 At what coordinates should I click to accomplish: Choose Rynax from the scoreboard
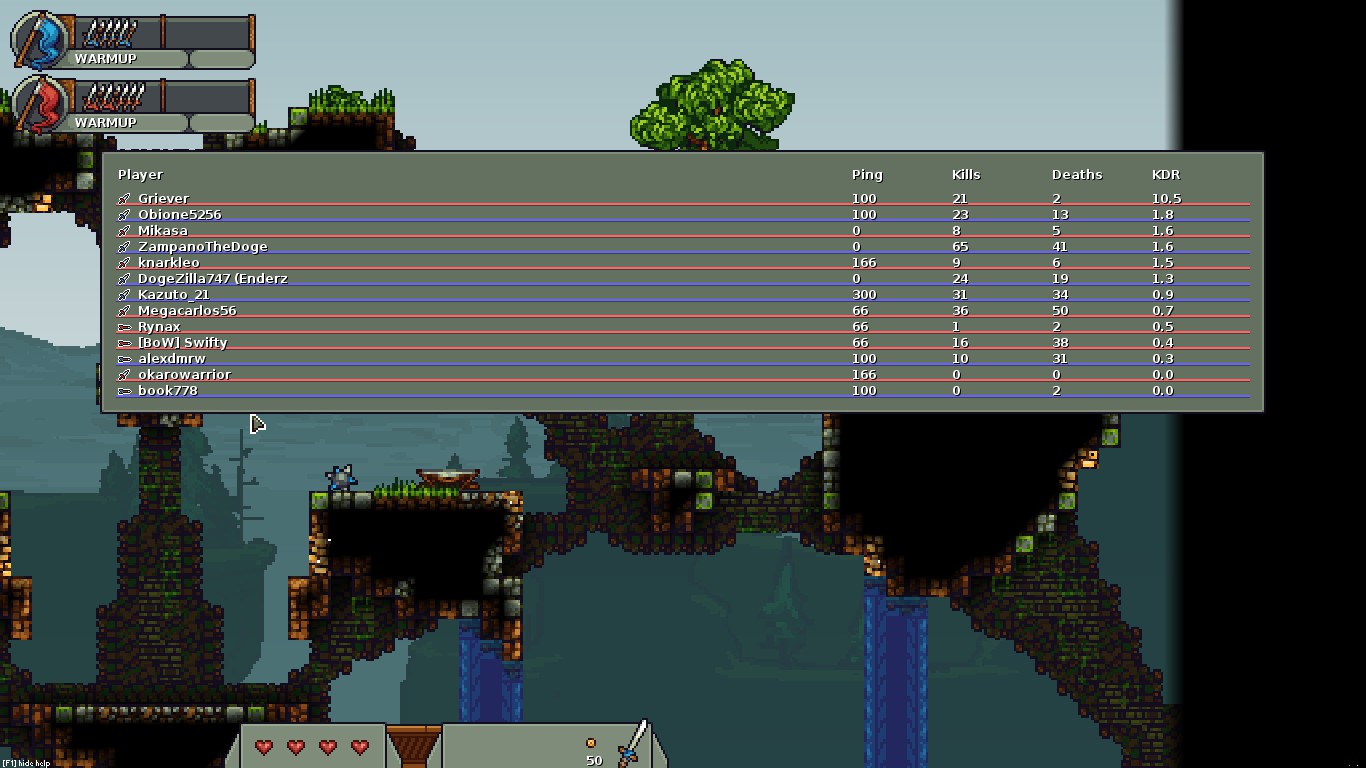point(159,326)
